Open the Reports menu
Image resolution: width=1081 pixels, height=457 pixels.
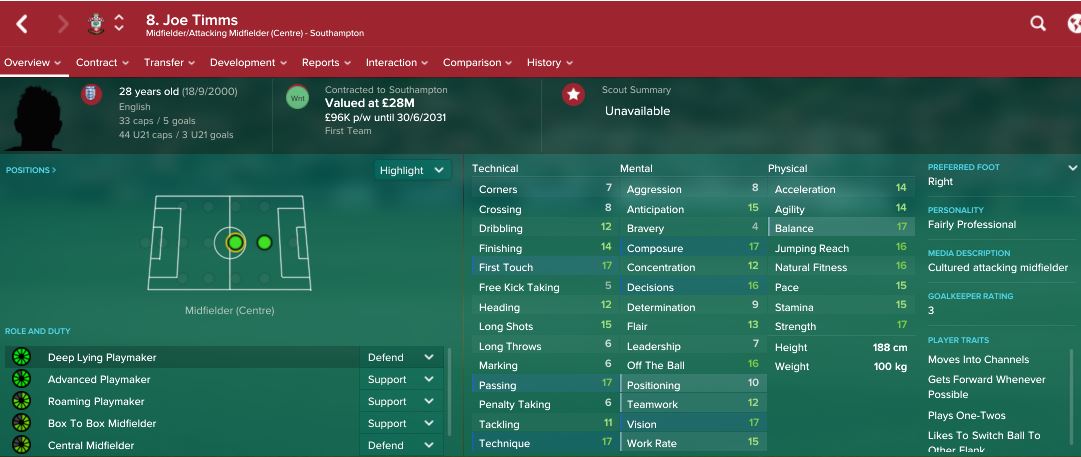tap(326, 62)
